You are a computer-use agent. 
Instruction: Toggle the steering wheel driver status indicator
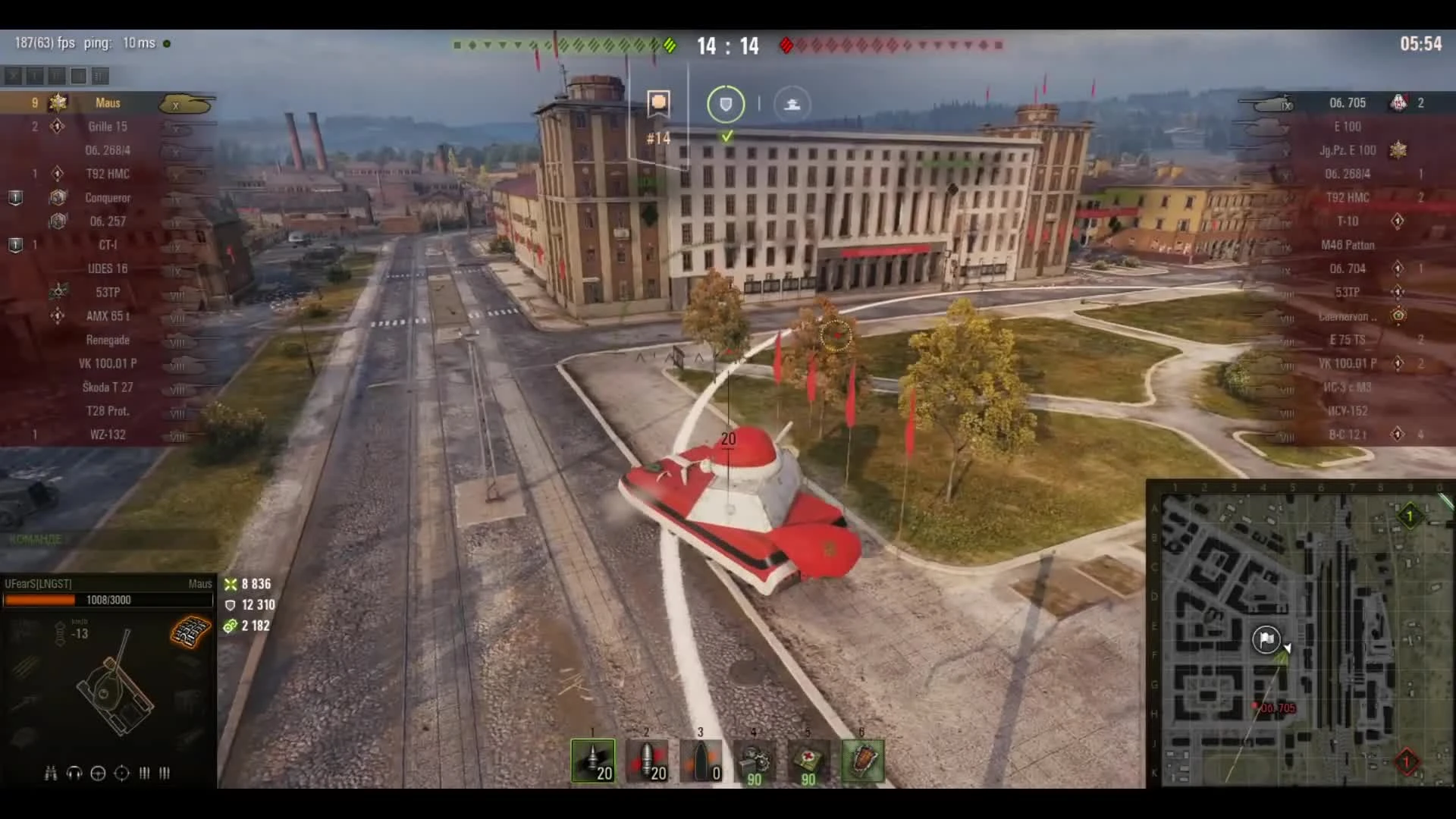(x=97, y=773)
